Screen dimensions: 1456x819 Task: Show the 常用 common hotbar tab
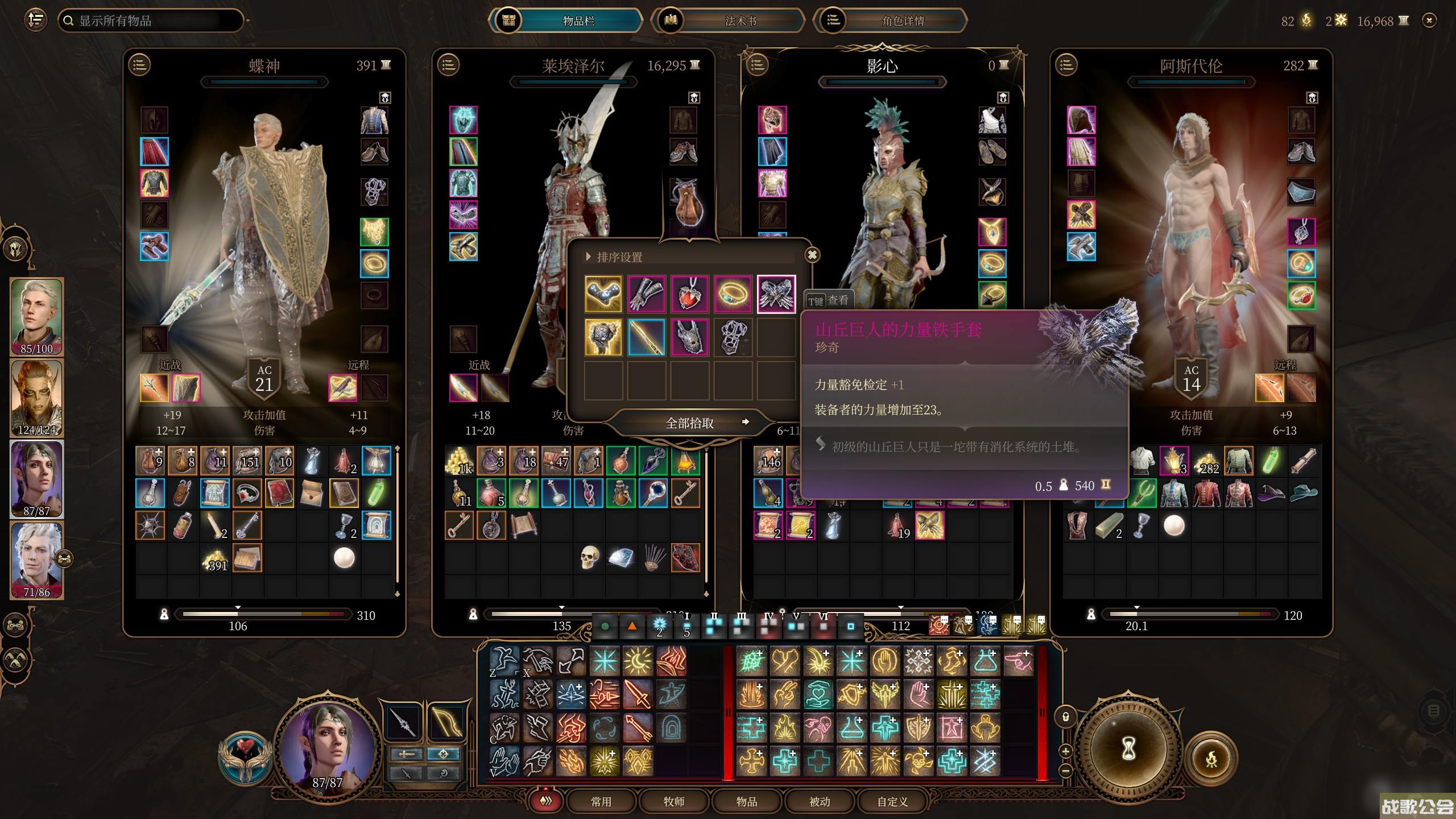pyautogui.click(x=601, y=801)
